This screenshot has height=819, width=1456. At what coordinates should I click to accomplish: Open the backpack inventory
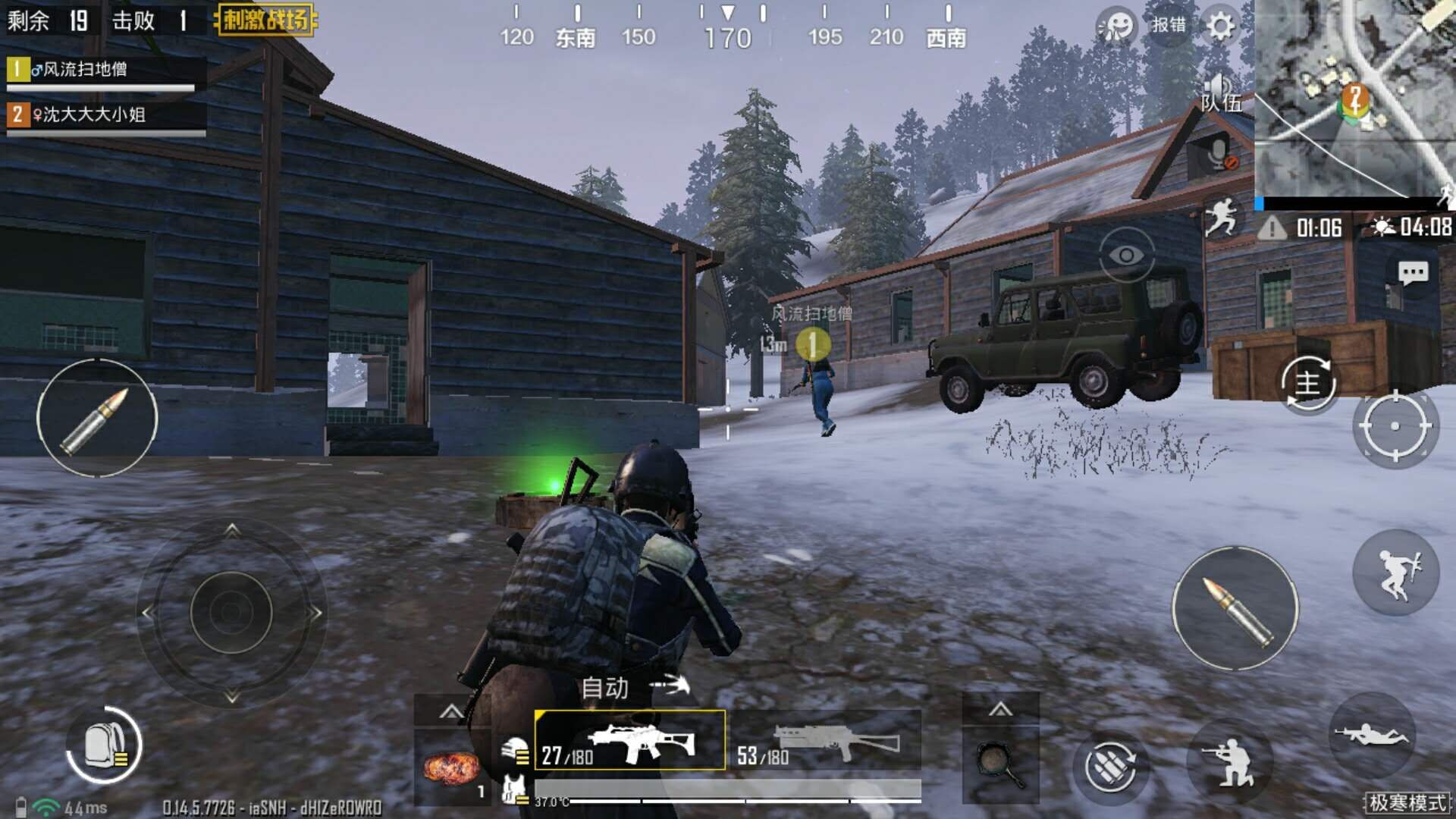click(105, 745)
